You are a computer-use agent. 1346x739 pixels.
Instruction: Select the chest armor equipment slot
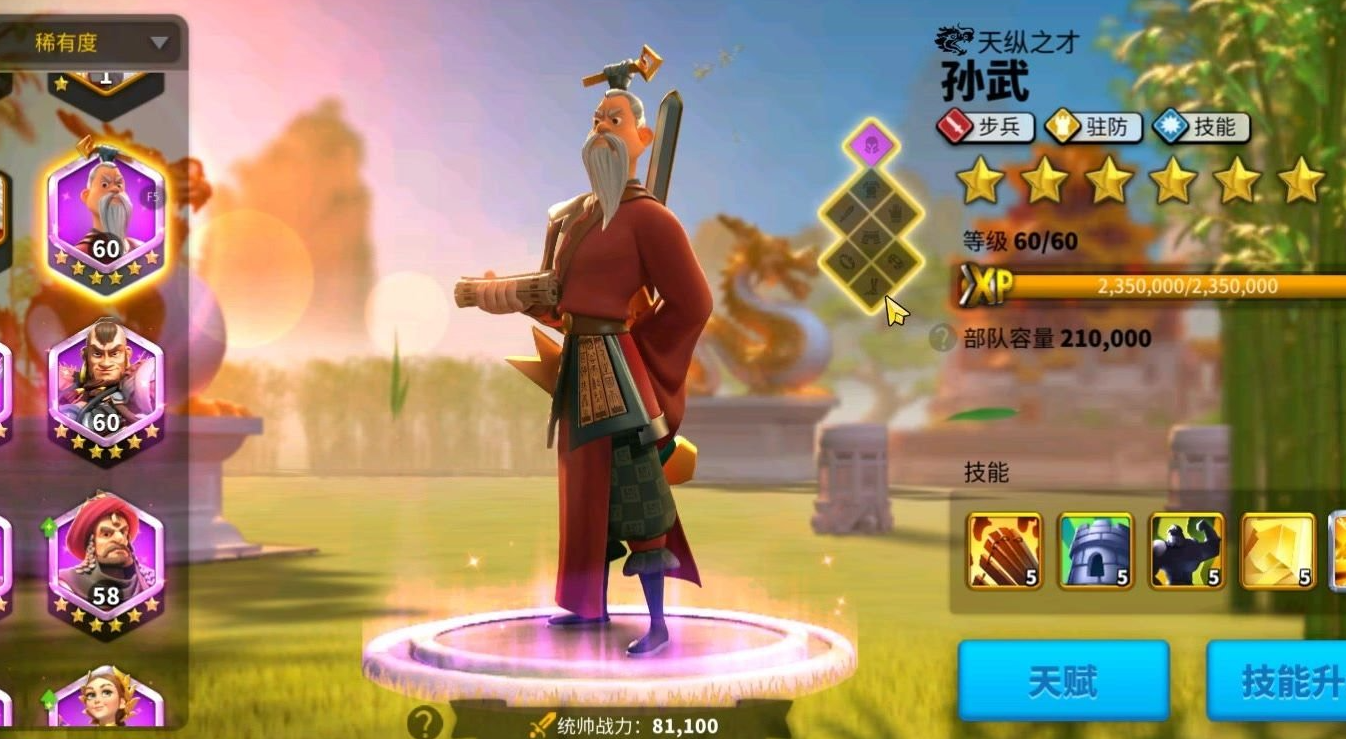[870, 187]
